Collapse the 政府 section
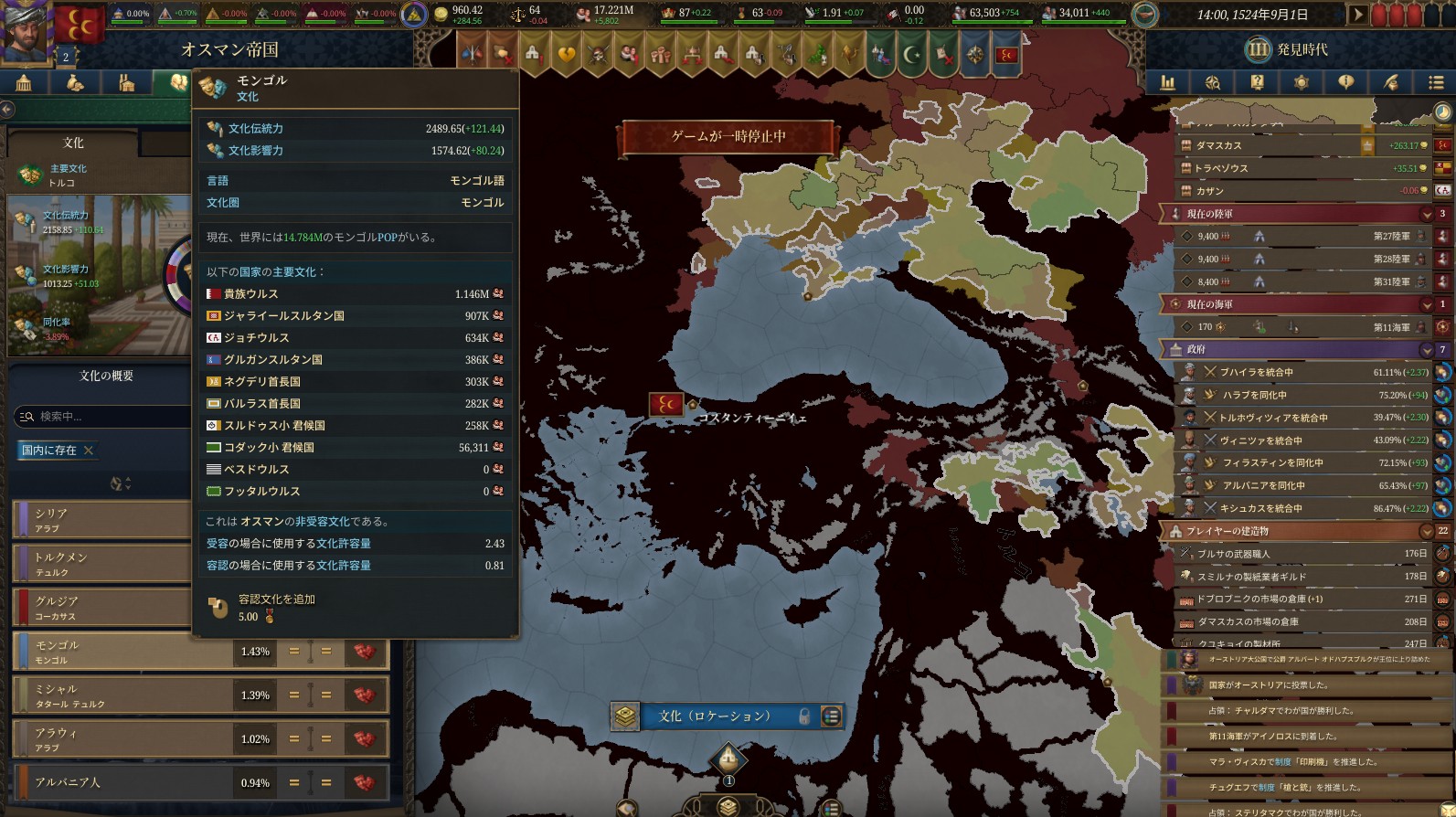Image resolution: width=1456 pixels, height=817 pixels. click(x=1426, y=349)
